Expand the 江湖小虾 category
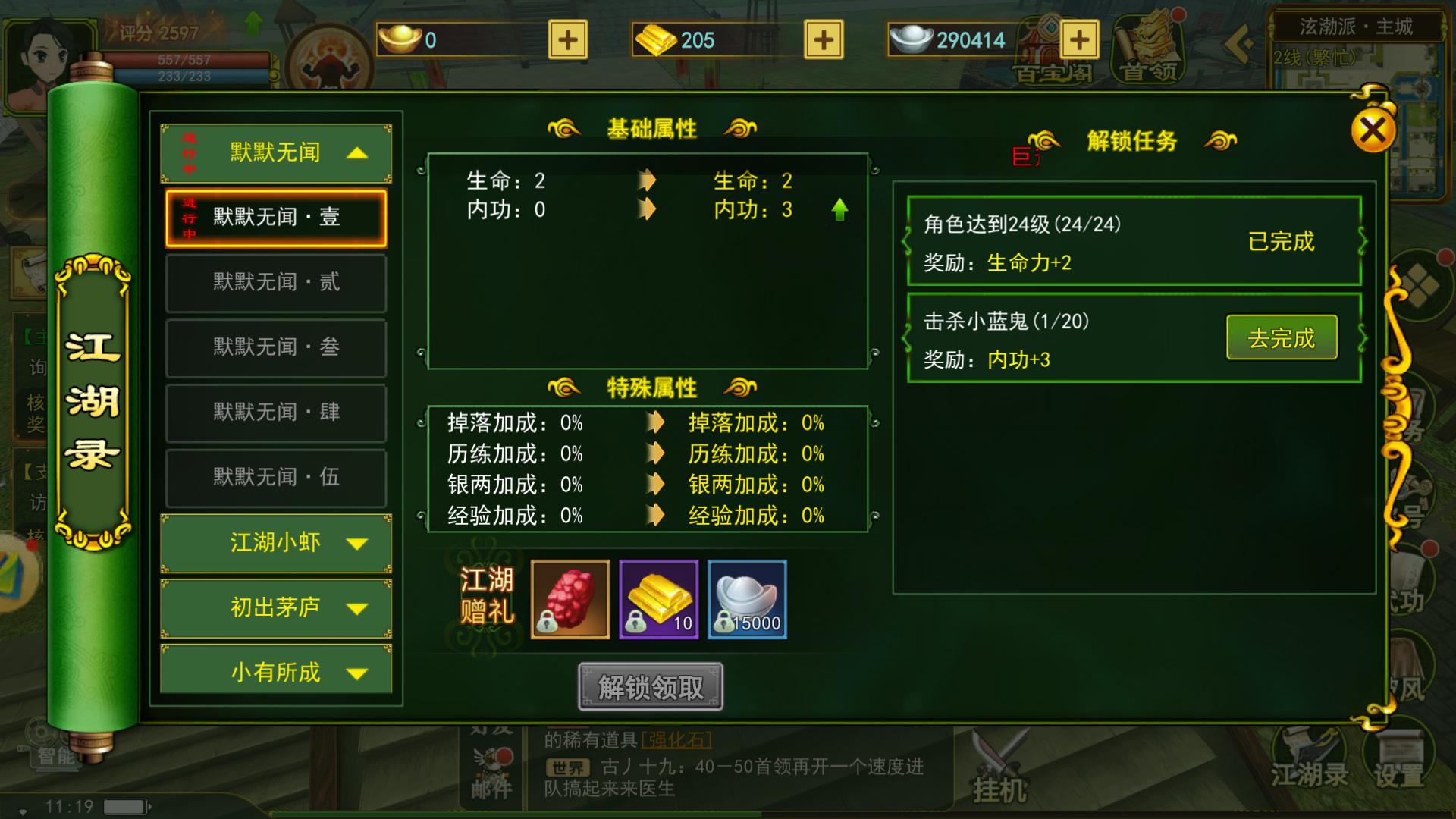Viewport: 1456px width, 819px height. pos(275,543)
